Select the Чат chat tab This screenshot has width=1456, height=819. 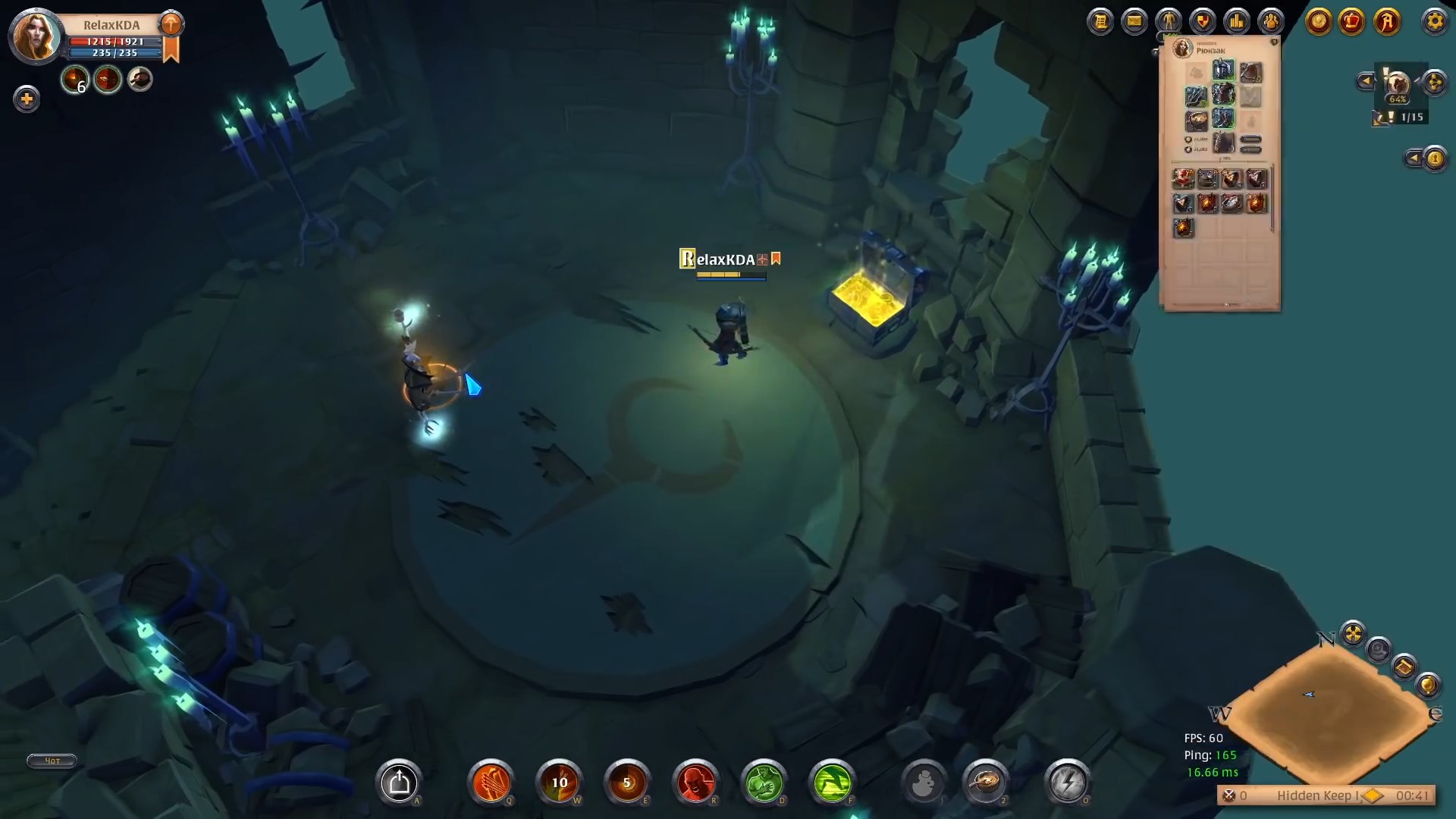[51, 761]
